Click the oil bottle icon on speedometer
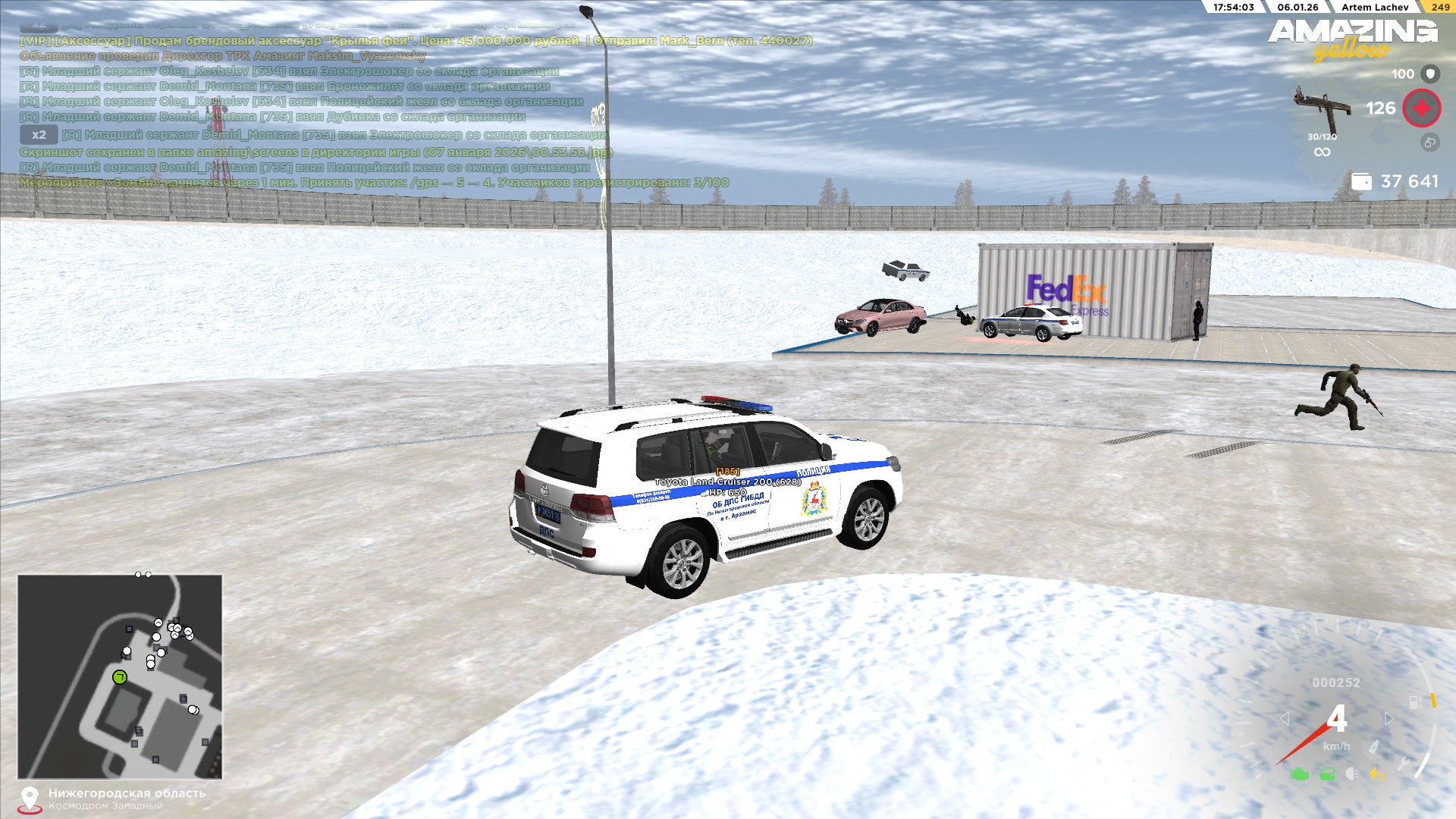Screen dimensions: 1456x819 tap(1373, 747)
